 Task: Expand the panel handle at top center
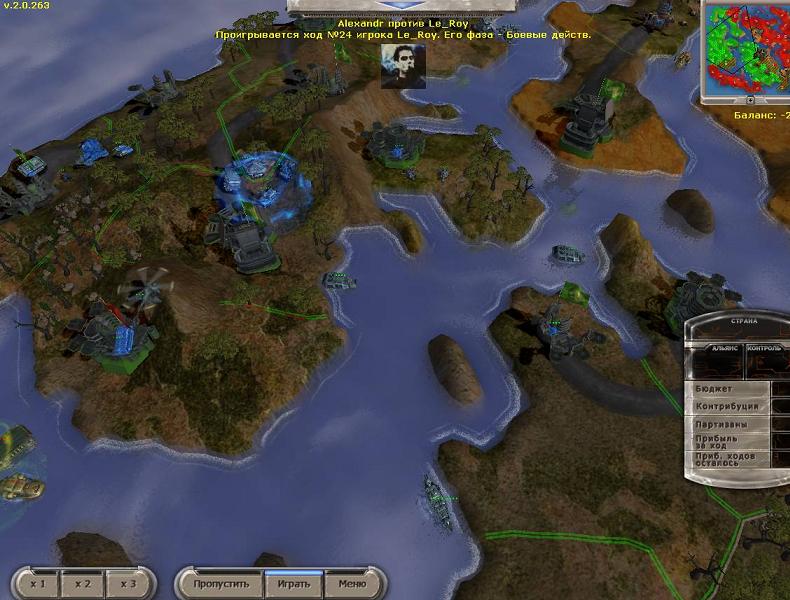tap(393, 5)
